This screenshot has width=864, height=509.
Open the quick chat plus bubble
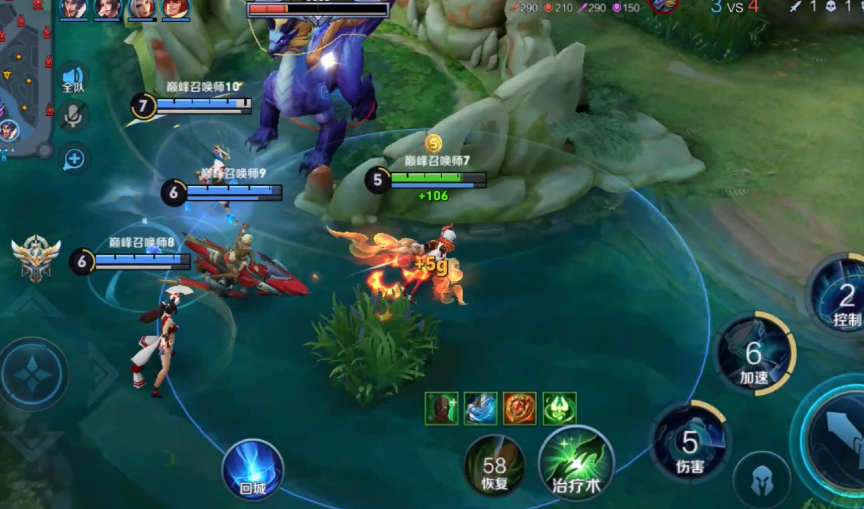[73, 157]
